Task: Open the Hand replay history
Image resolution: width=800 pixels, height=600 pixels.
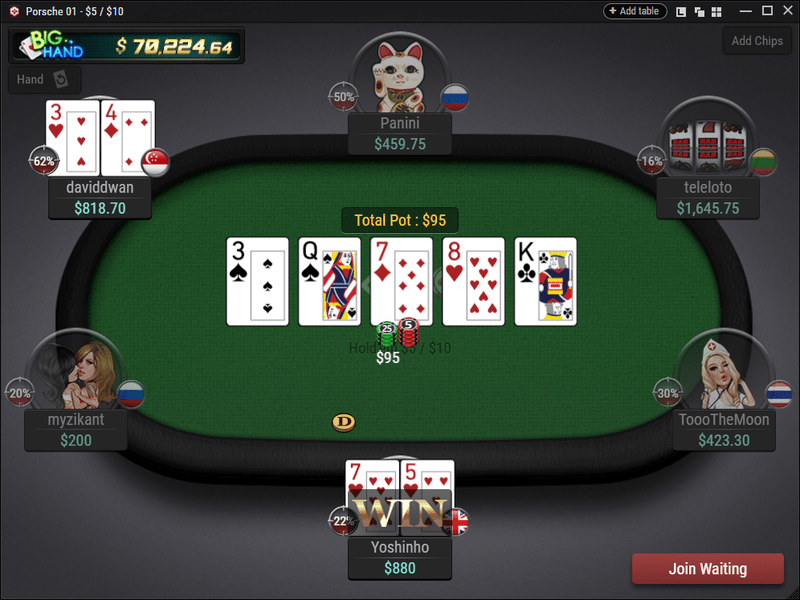Action: click(x=44, y=79)
